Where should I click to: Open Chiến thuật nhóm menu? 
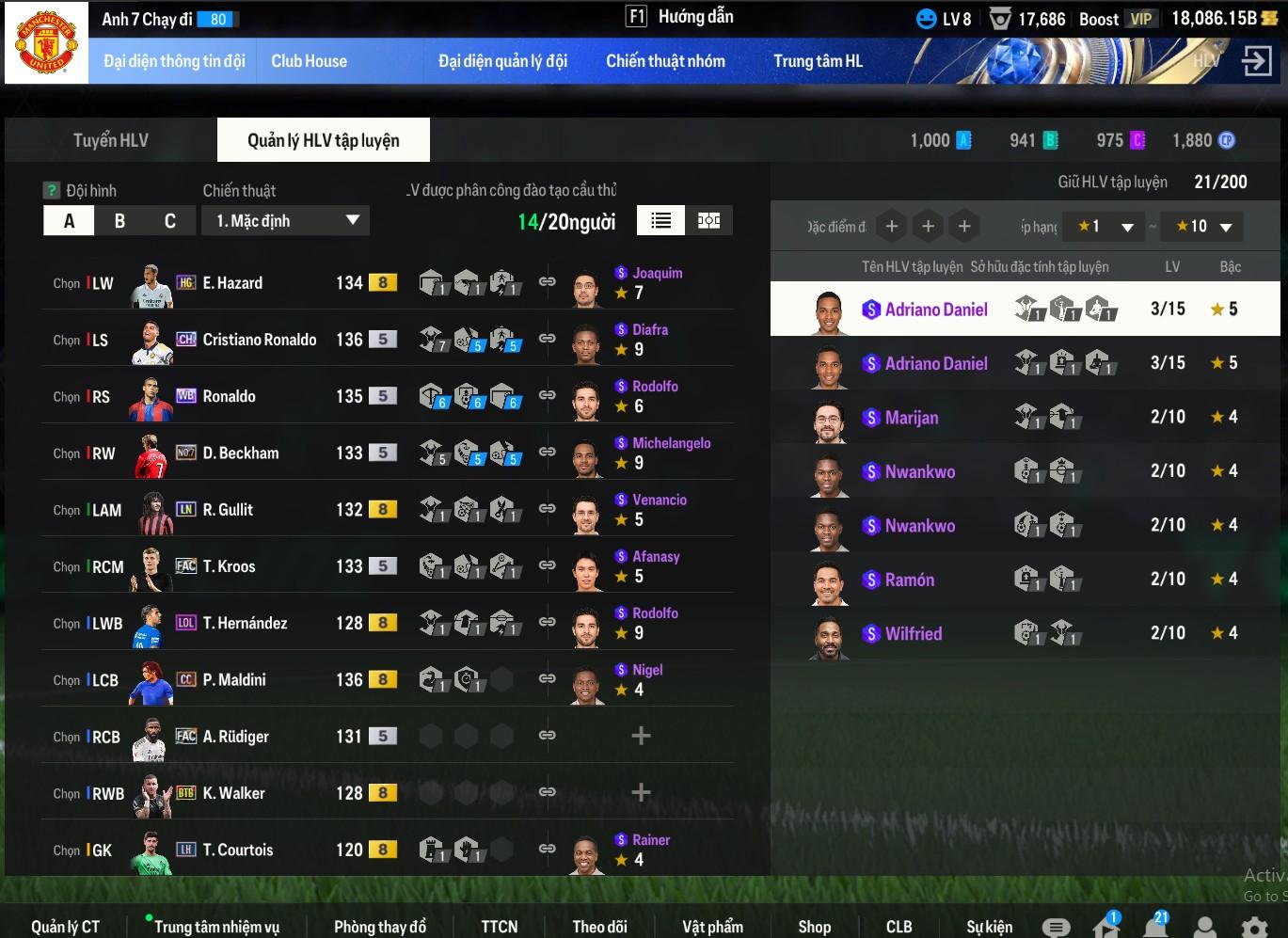click(x=665, y=61)
